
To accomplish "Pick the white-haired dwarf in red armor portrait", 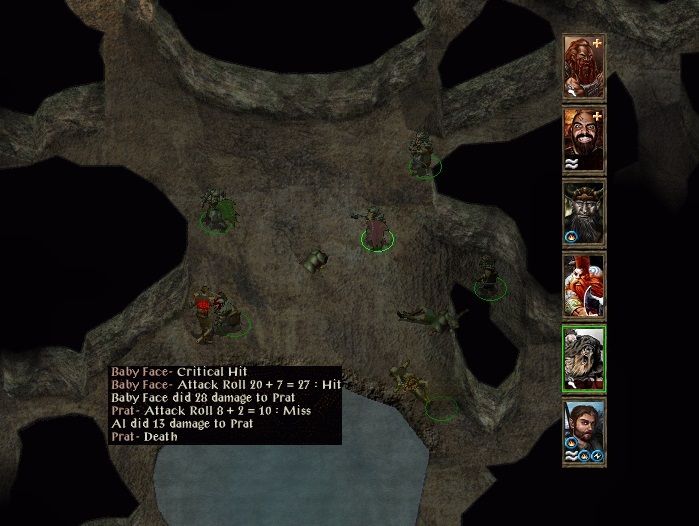I will tap(585, 285).
